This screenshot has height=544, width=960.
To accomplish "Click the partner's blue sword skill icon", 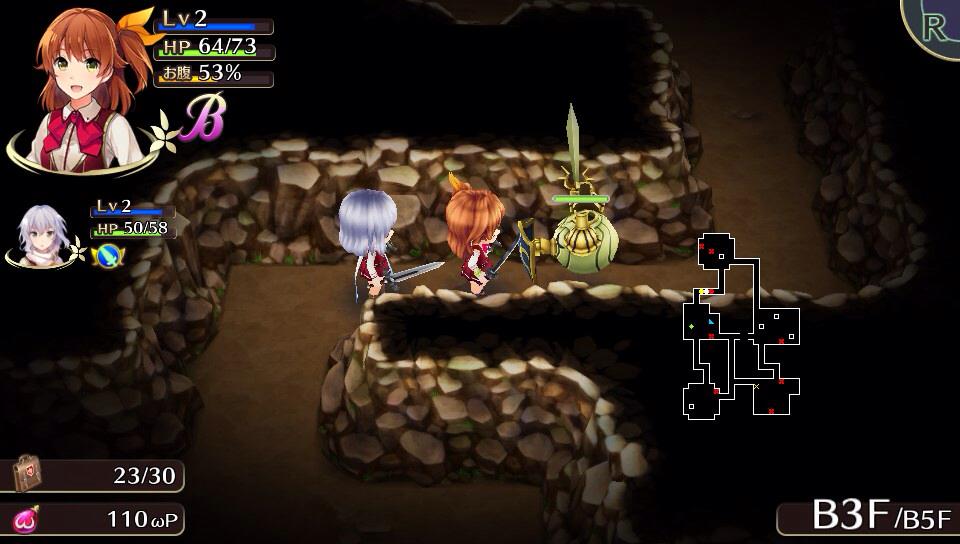I will tap(107, 255).
